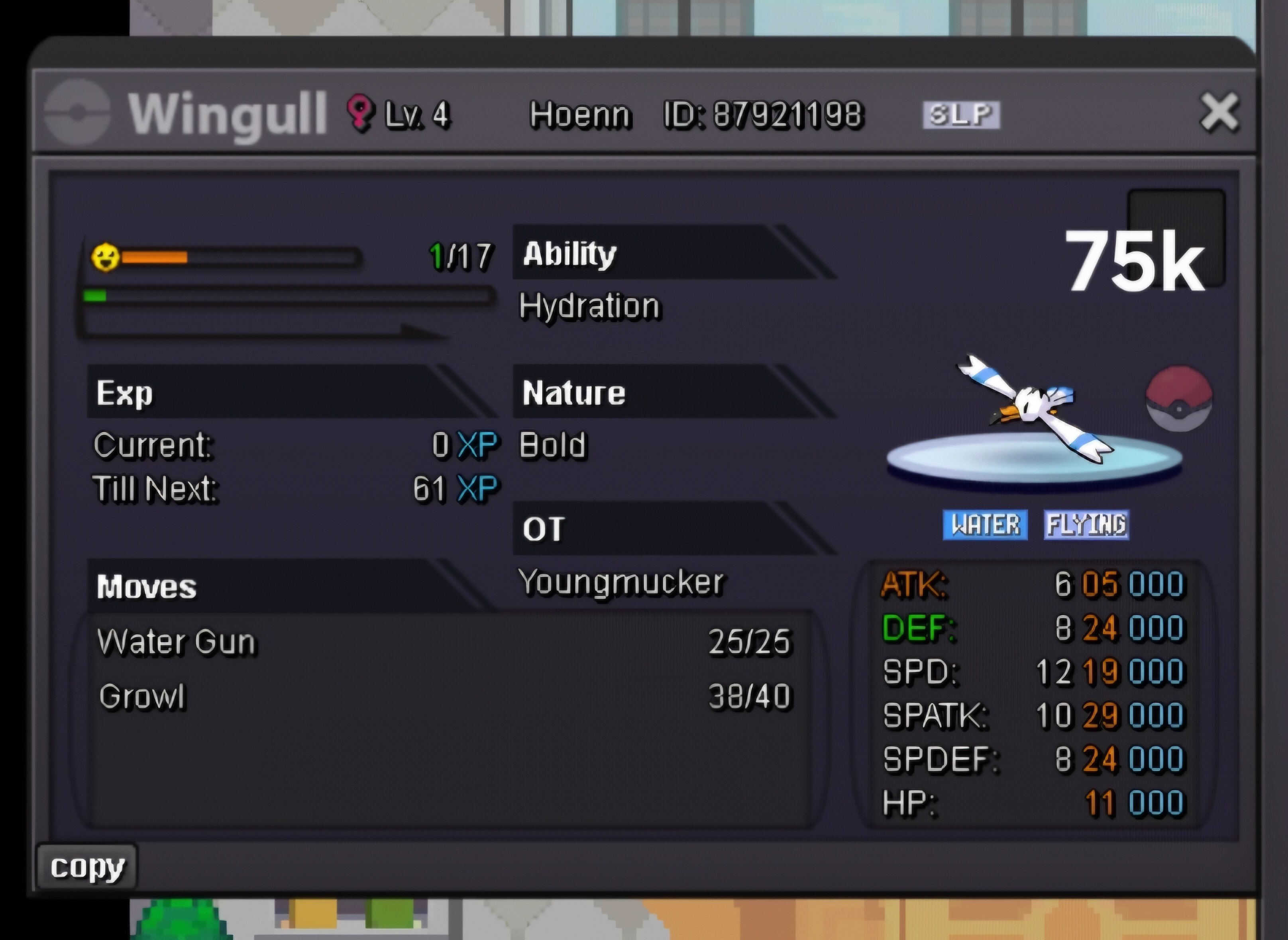Click the Hydration ability entry
The width and height of the screenshot is (1288, 940).
[x=590, y=306]
